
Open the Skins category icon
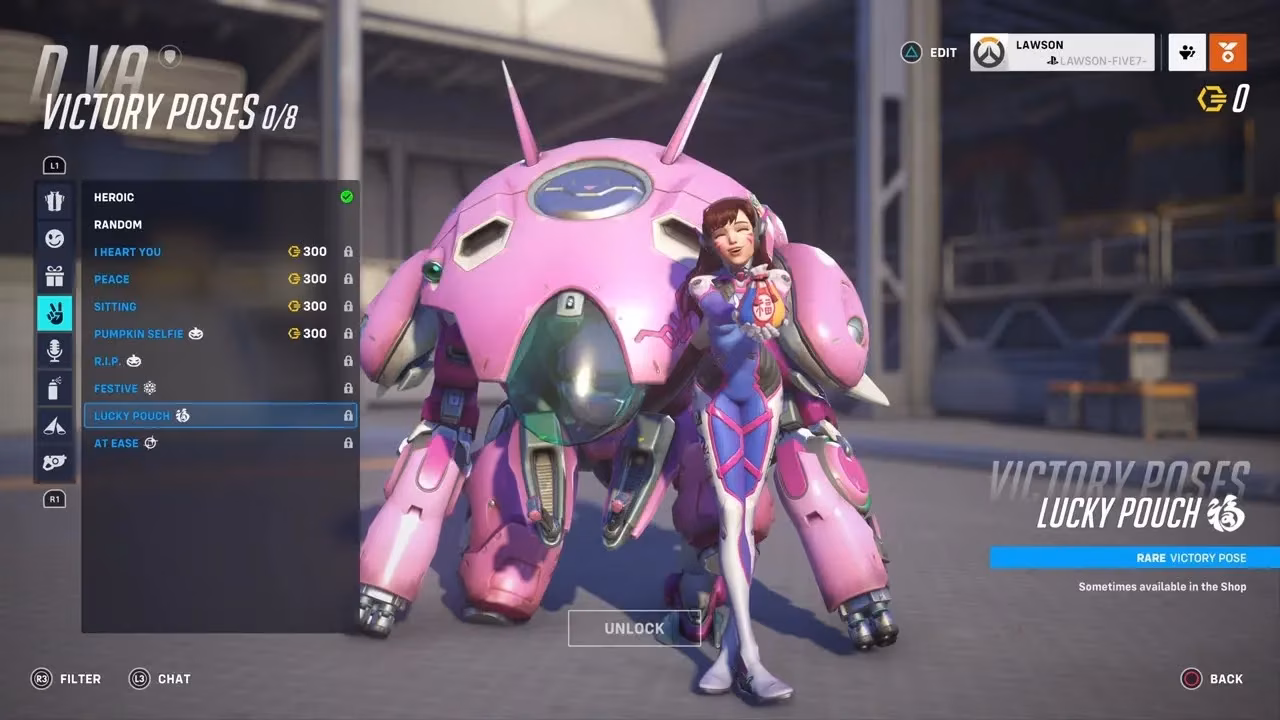point(55,200)
